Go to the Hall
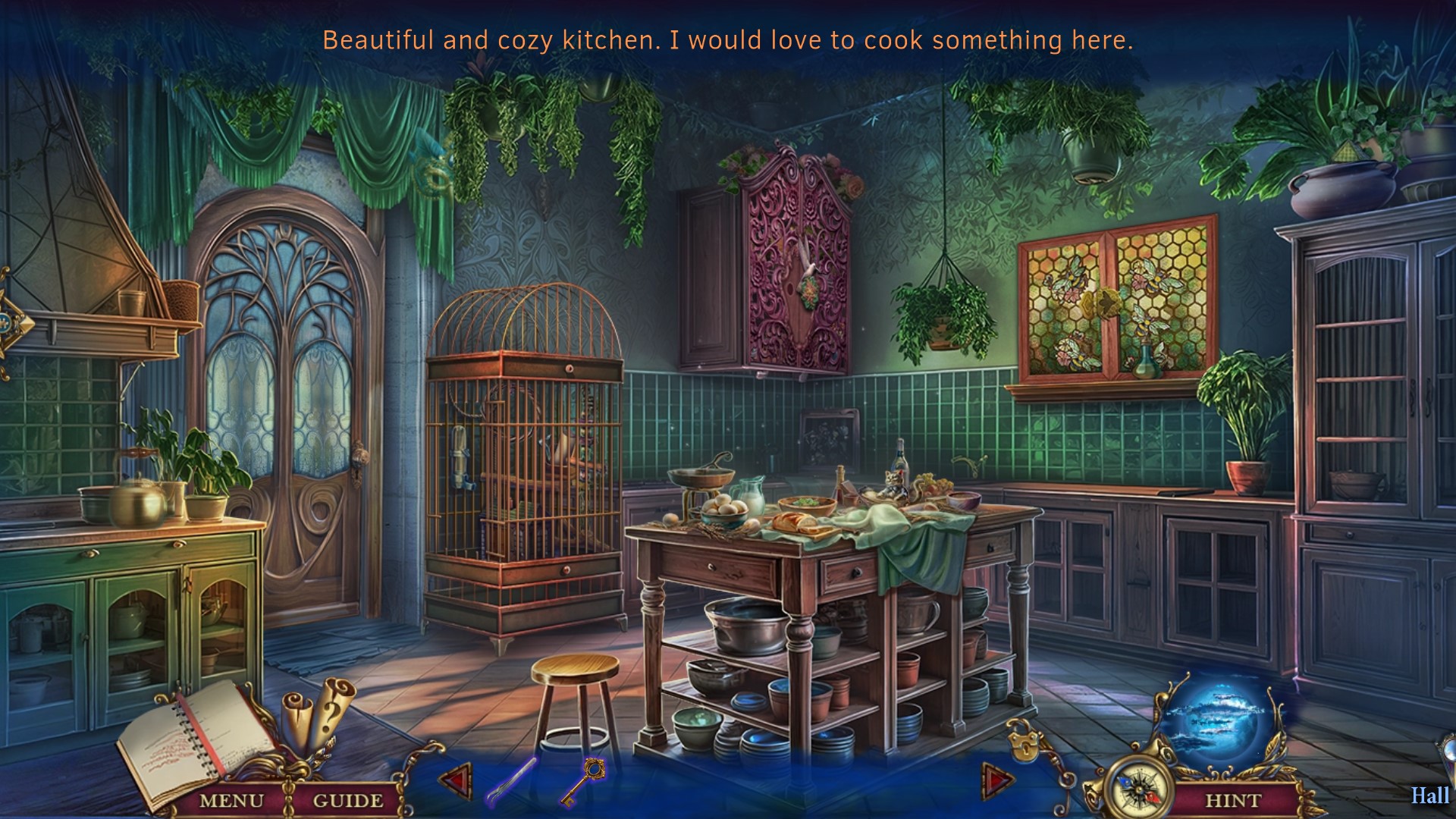Viewport: 1456px width, 819px height. pyautogui.click(x=1429, y=795)
